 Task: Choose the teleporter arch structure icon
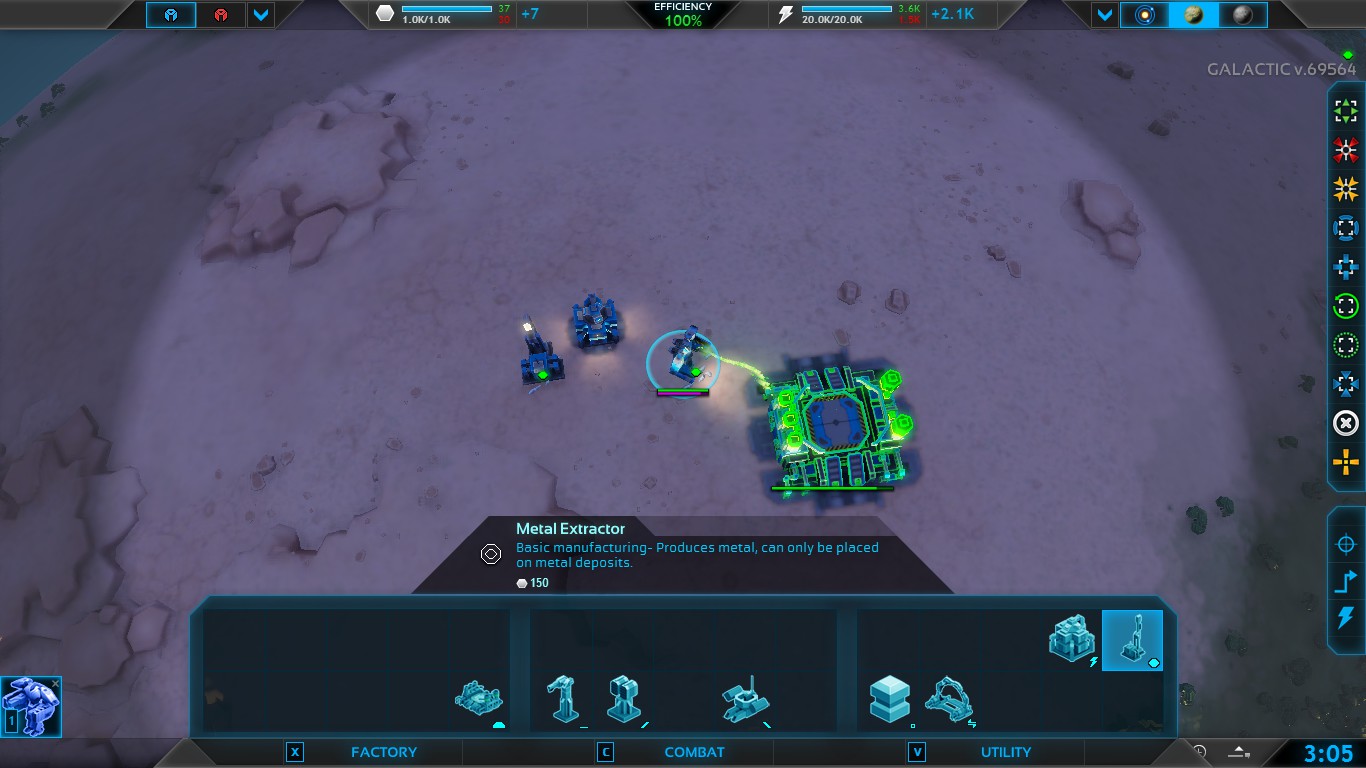(948, 698)
